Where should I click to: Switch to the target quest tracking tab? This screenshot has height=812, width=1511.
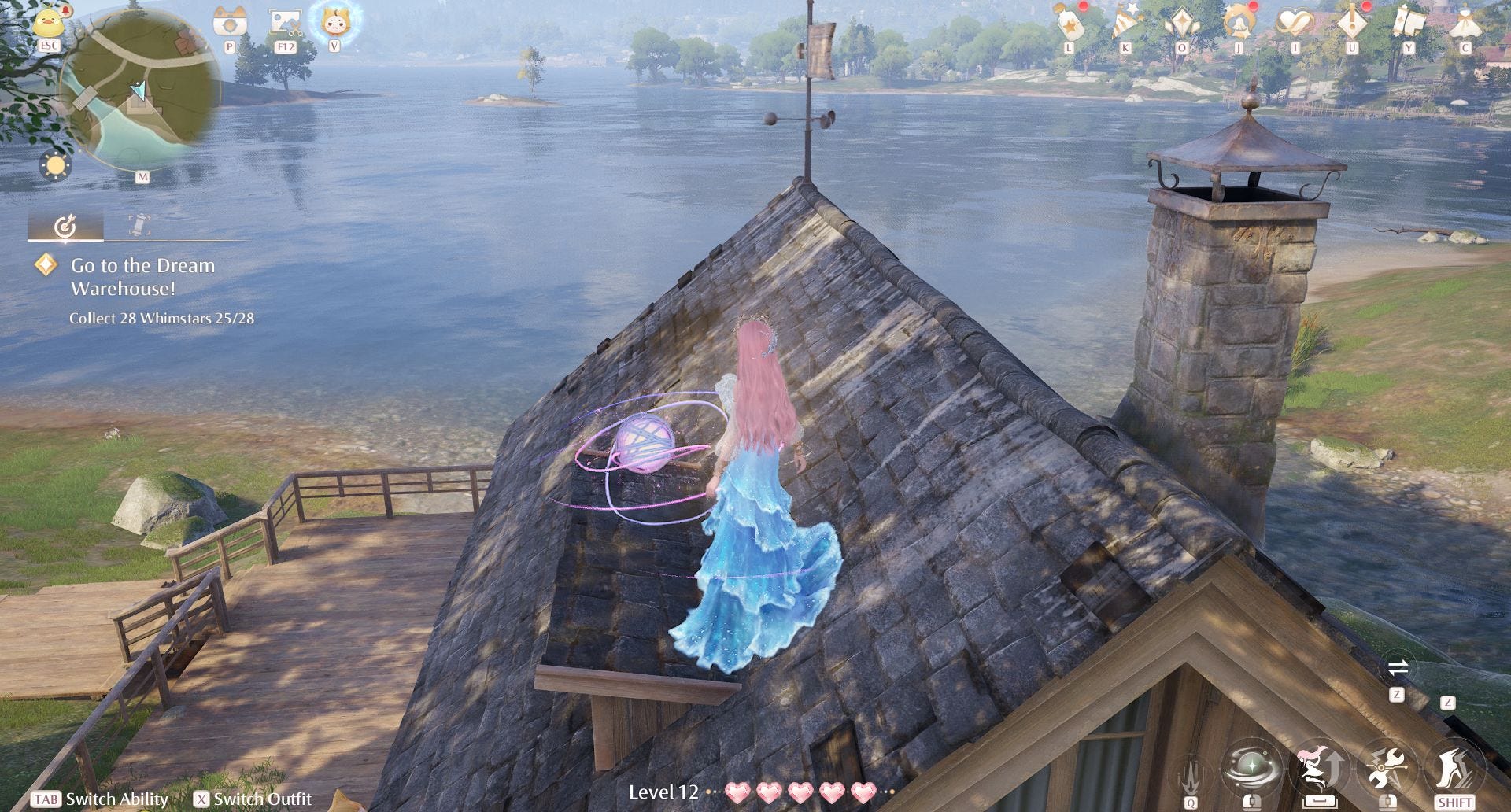[65, 226]
